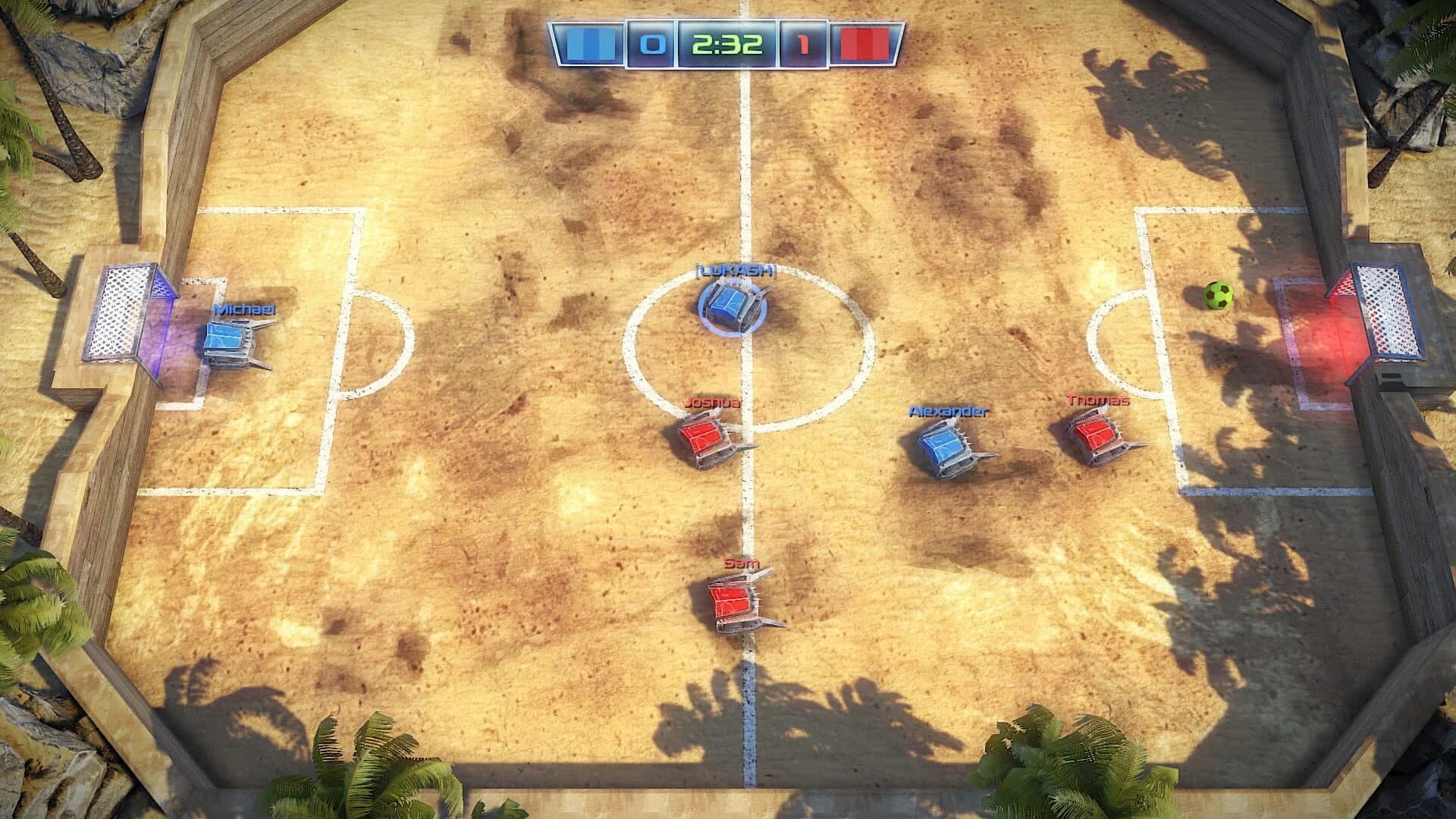
Task: Select the Michael name label
Action: click(x=243, y=309)
